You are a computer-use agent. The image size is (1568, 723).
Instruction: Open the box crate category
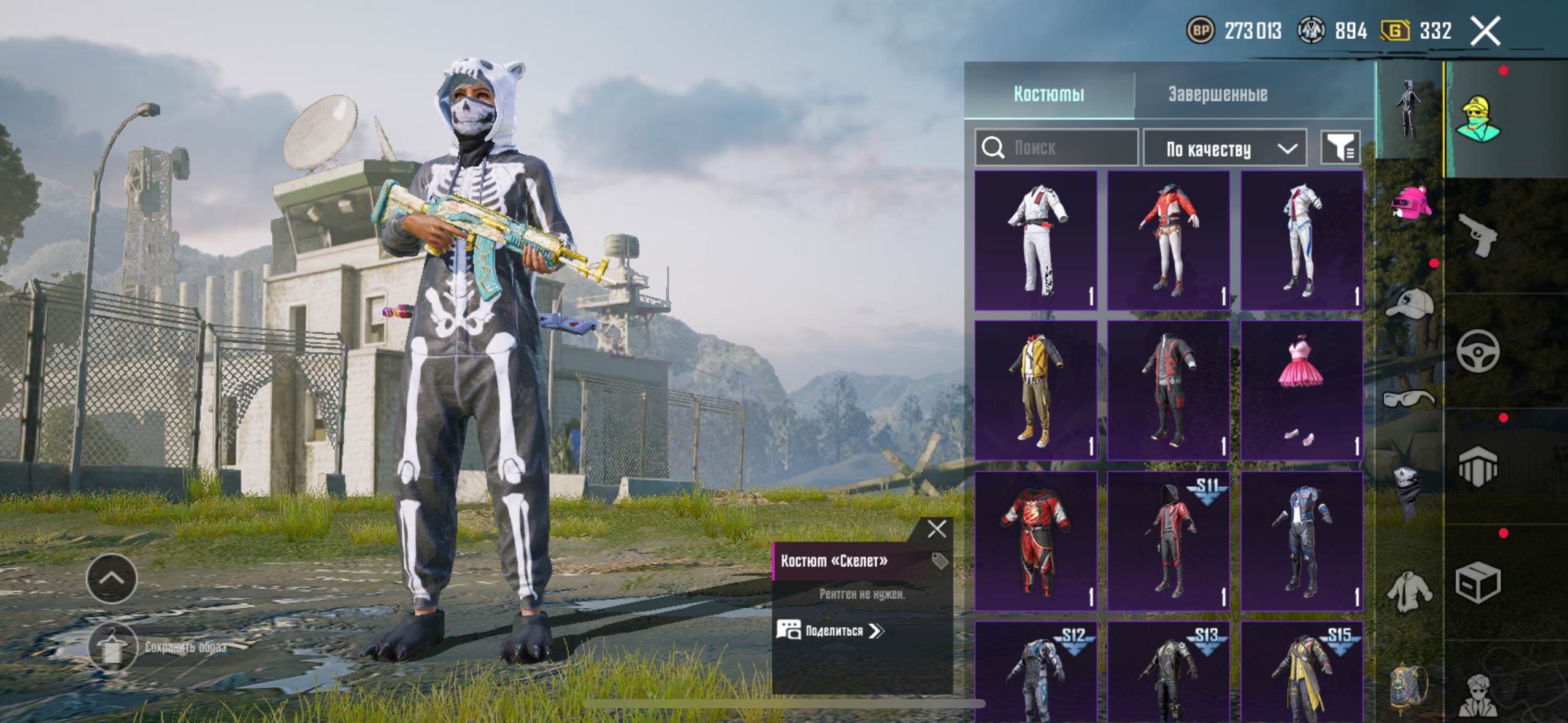coord(1478,582)
